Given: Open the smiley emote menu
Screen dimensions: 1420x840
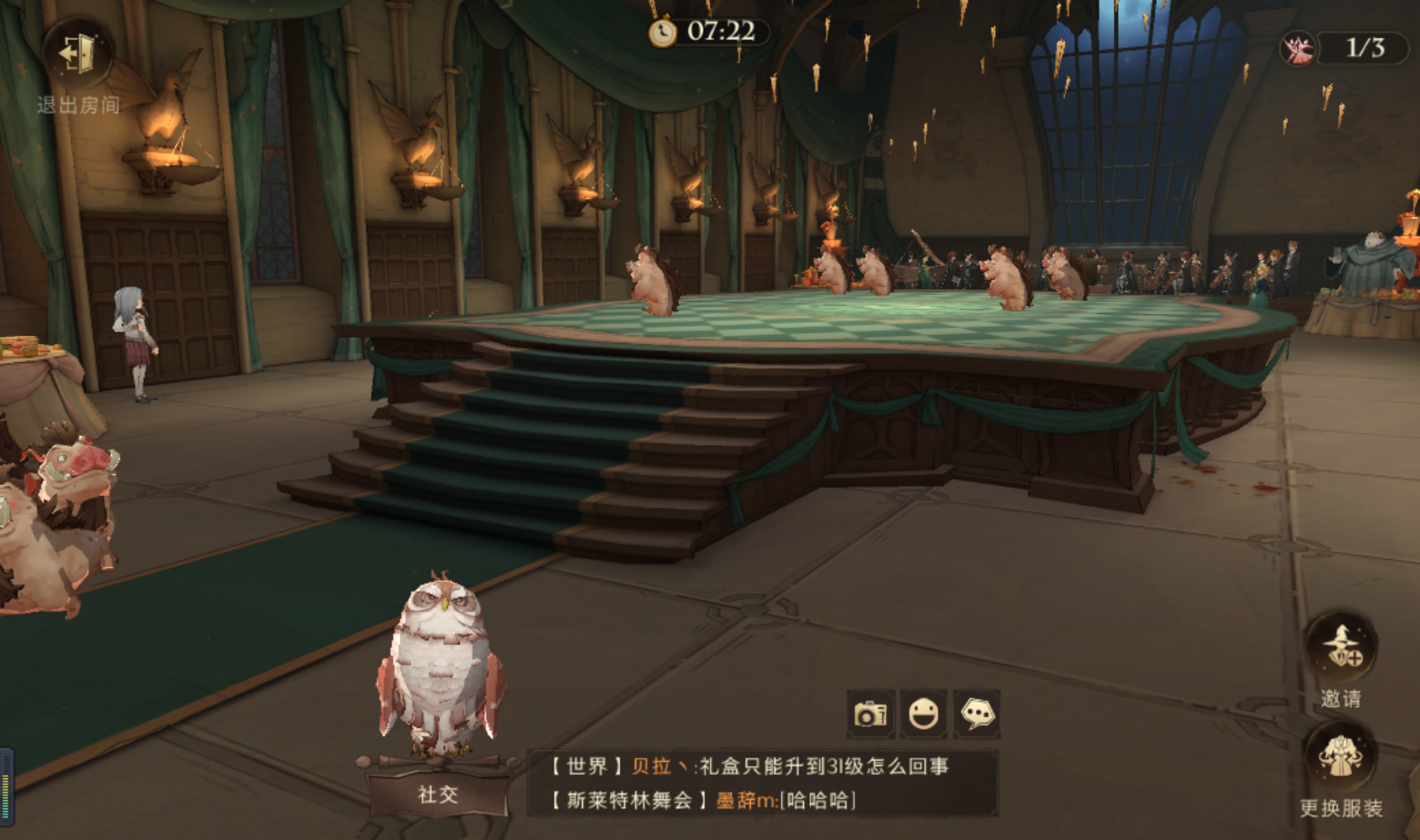Looking at the screenshot, I should [923, 713].
